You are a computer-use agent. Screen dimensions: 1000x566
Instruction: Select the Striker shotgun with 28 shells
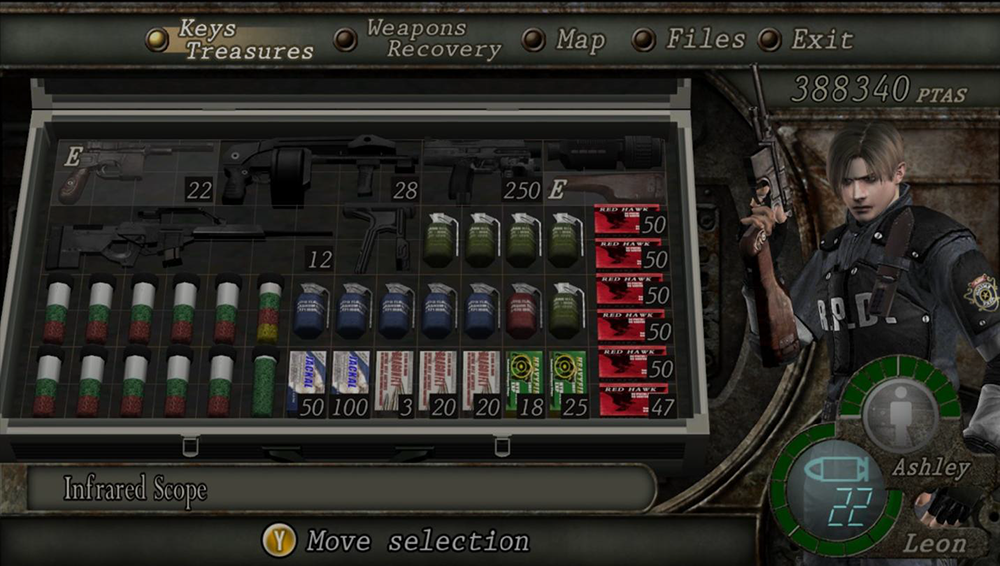[x=318, y=166]
